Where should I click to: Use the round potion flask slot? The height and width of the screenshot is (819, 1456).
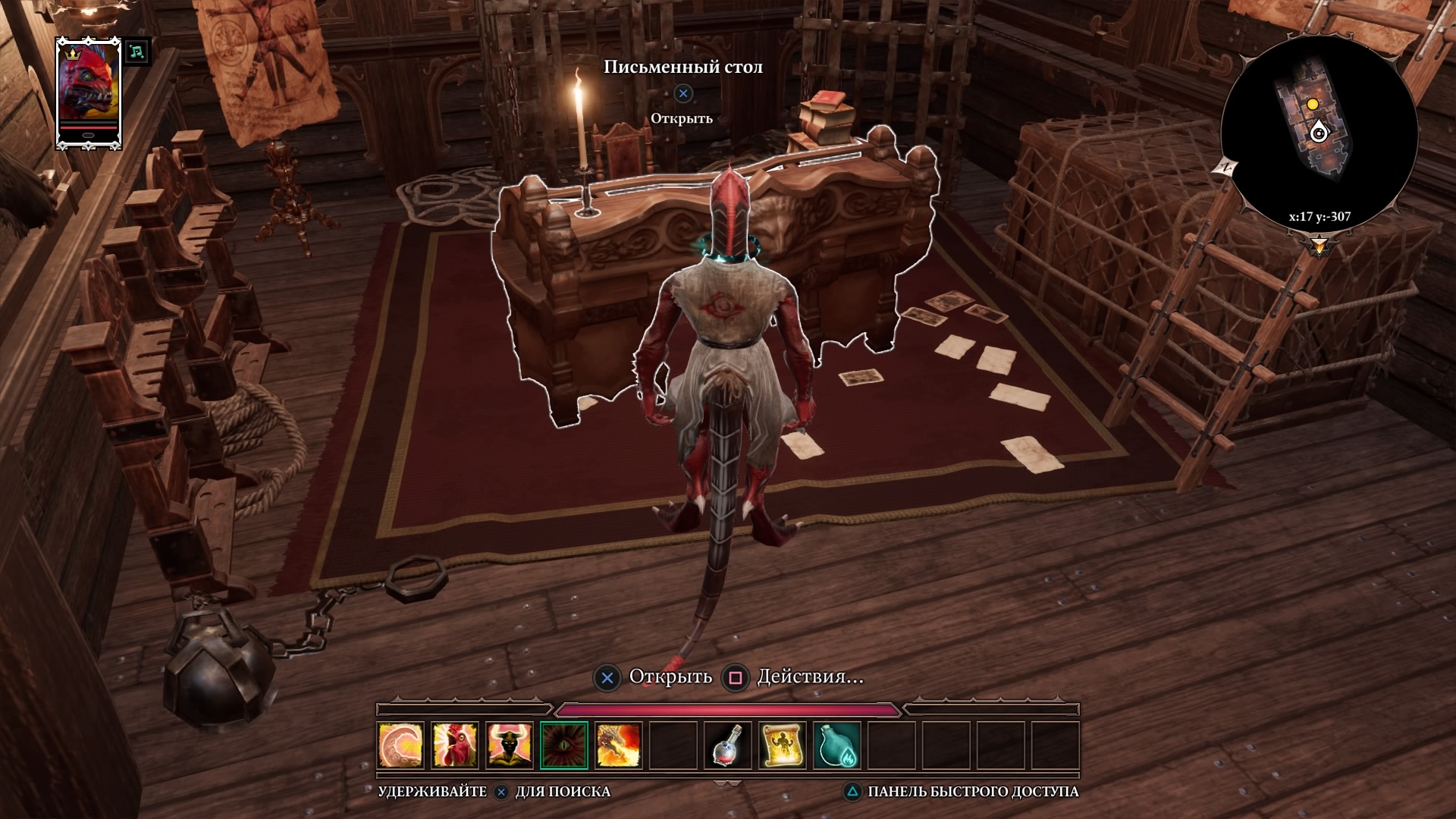[728, 744]
